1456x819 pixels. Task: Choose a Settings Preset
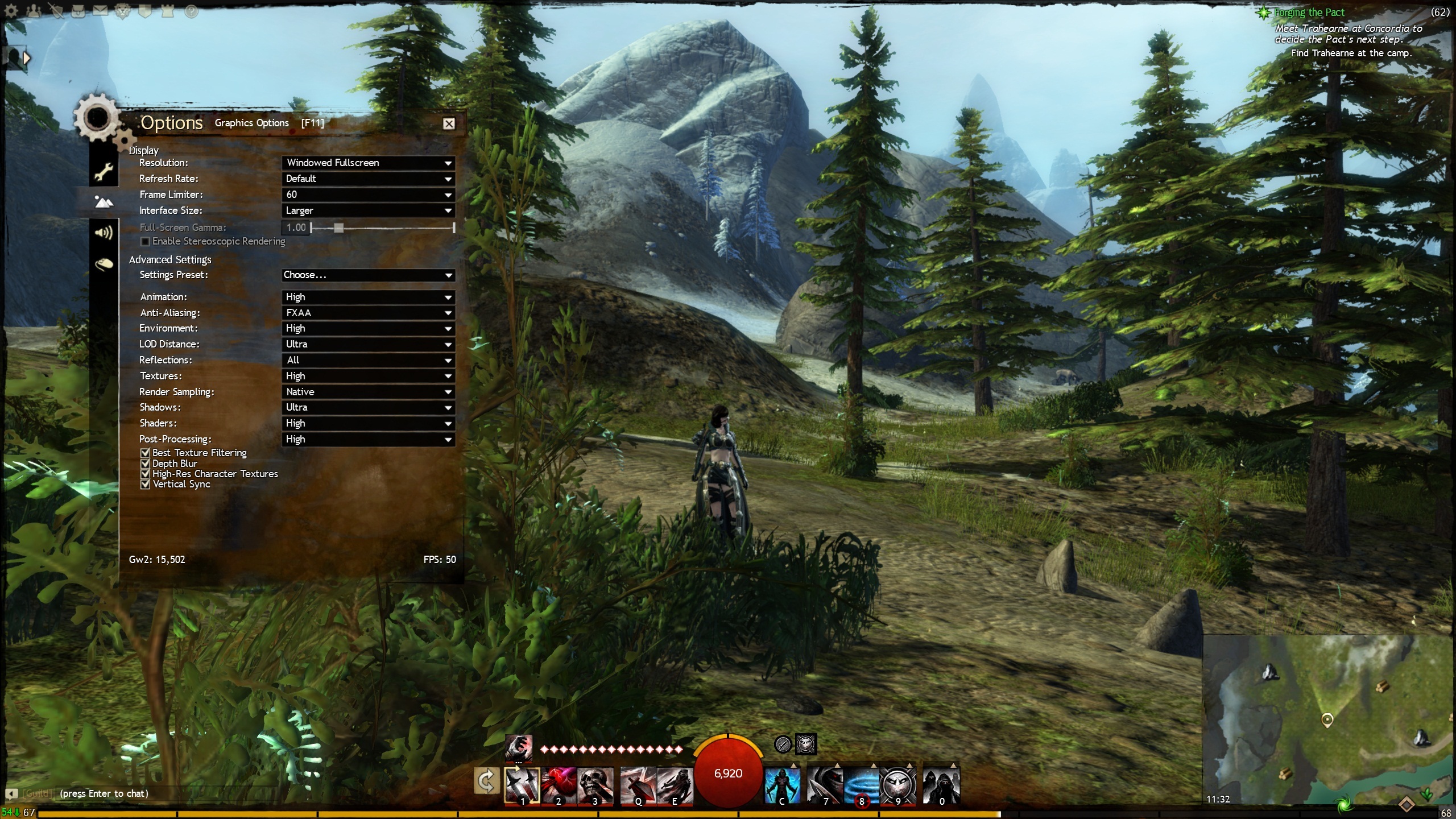(368, 275)
